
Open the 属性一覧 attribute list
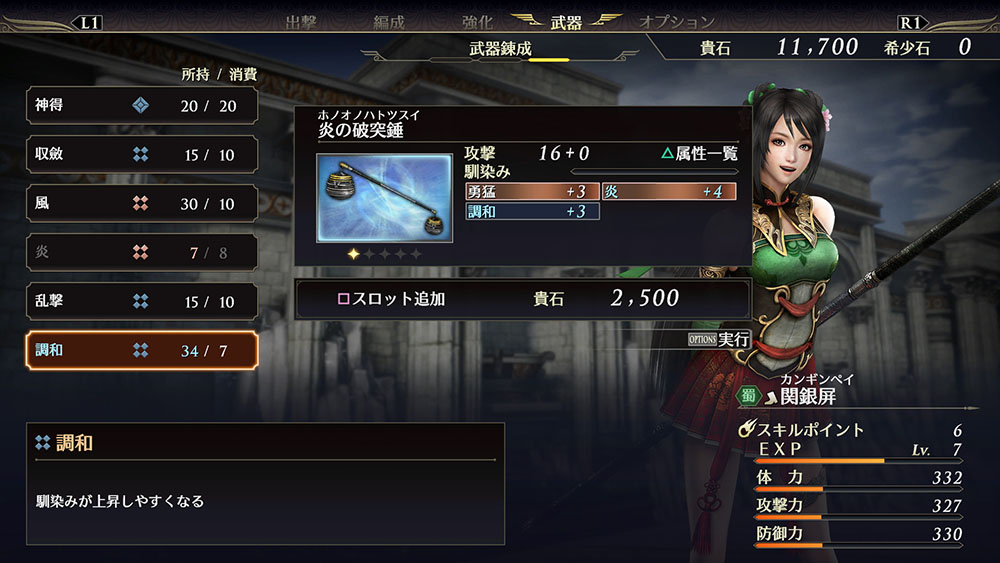[699, 154]
